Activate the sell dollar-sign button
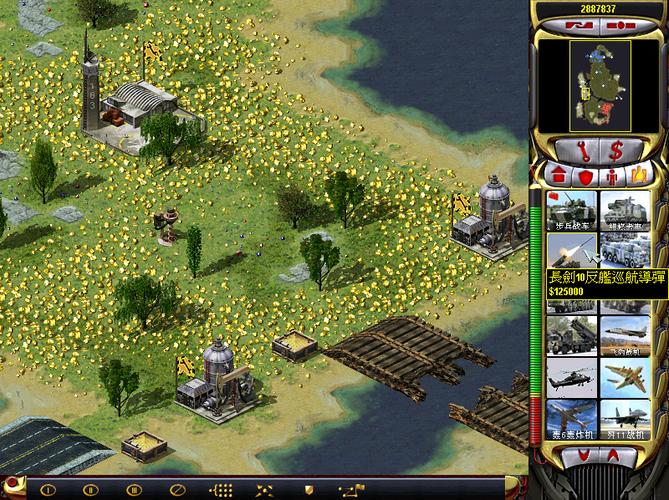This screenshot has height=500, width=669. pyautogui.click(x=616, y=151)
